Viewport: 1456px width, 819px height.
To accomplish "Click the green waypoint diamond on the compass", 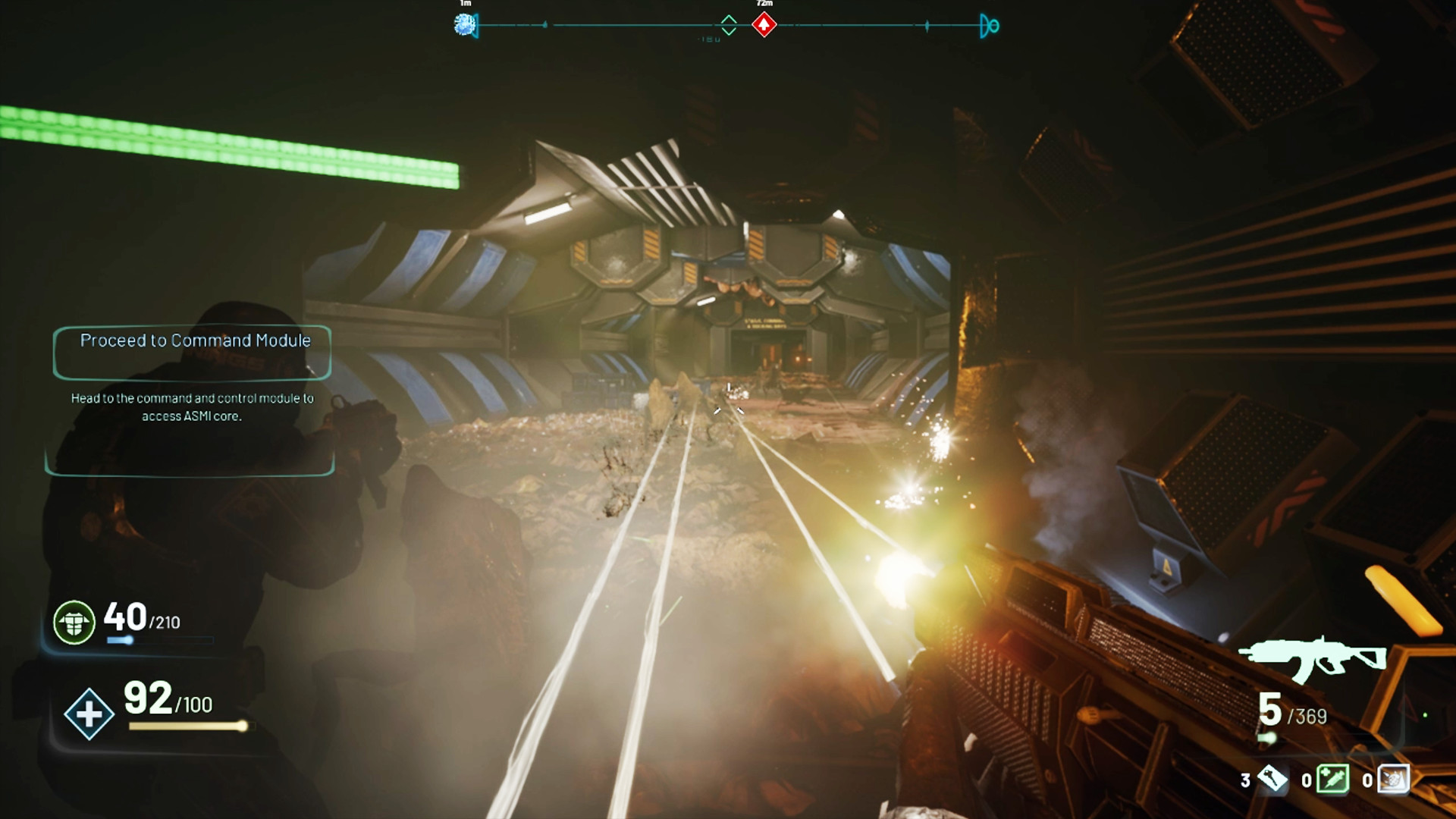I will coord(730,24).
